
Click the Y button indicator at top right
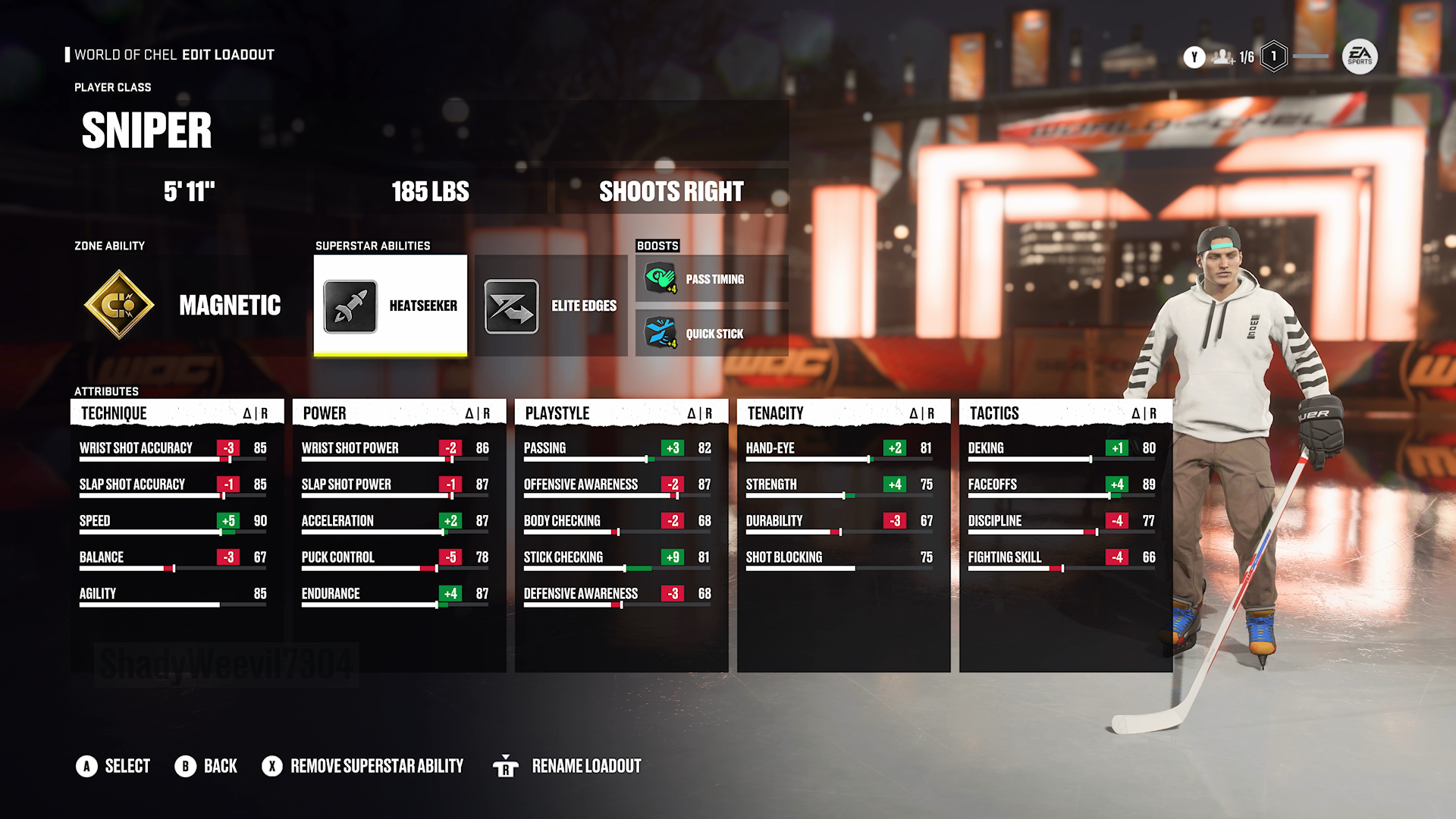[x=1193, y=57]
